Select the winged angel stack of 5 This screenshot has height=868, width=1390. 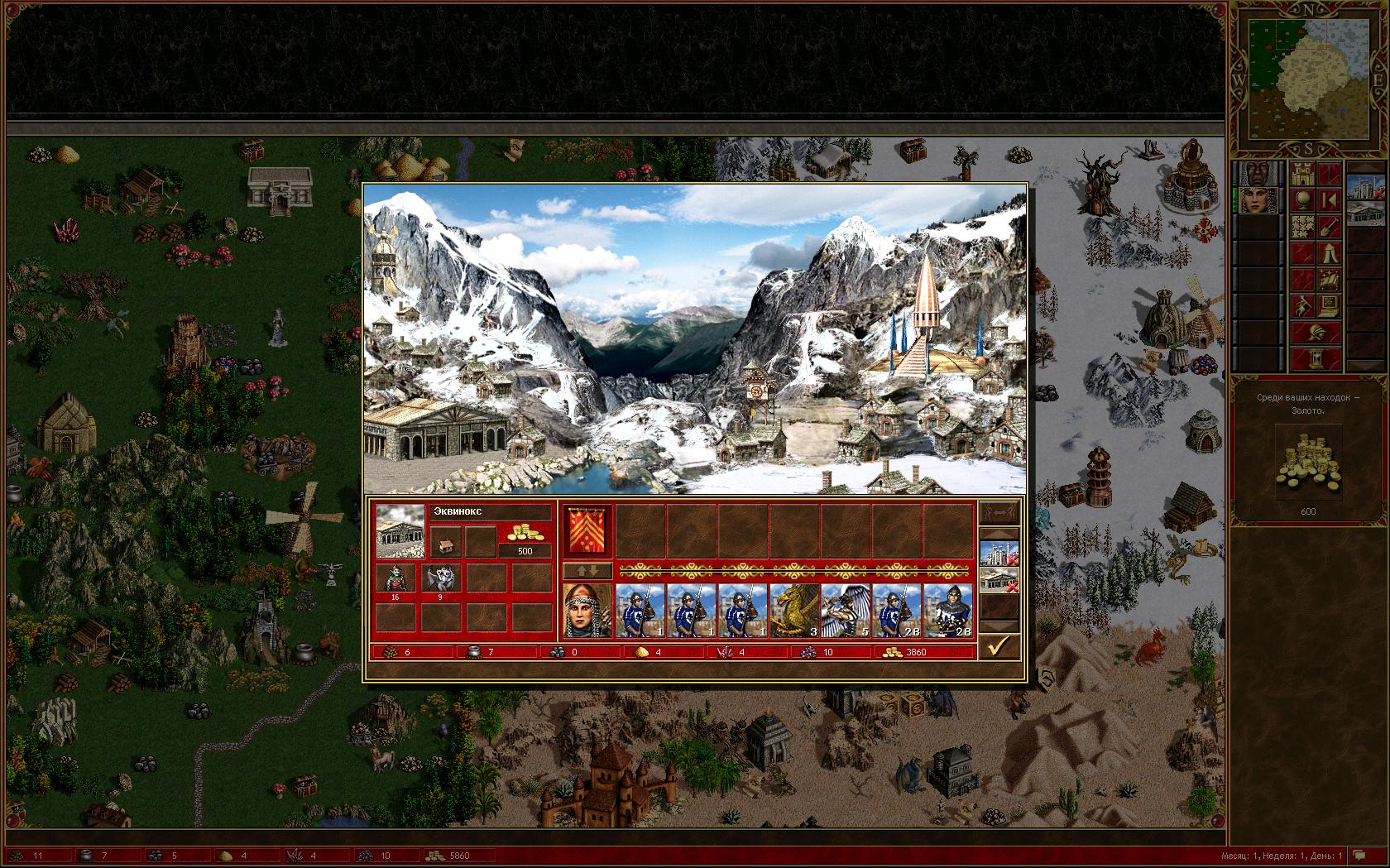pos(846,611)
